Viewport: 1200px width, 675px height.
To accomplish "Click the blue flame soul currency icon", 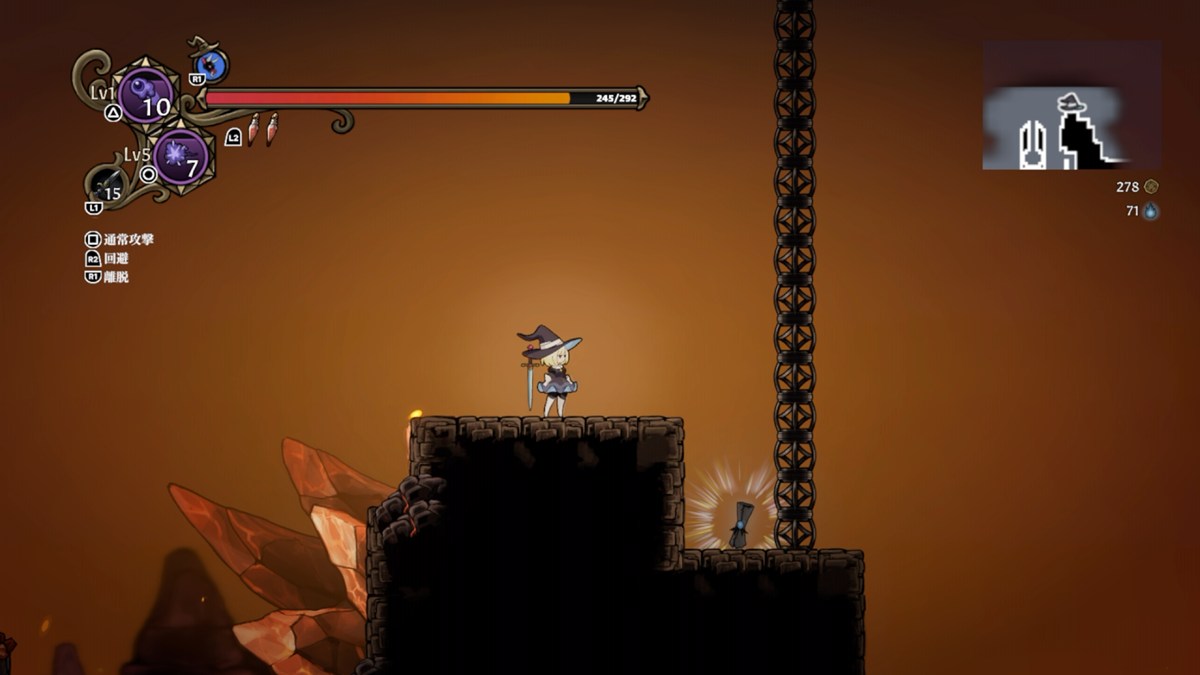I will pyautogui.click(x=1150, y=211).
